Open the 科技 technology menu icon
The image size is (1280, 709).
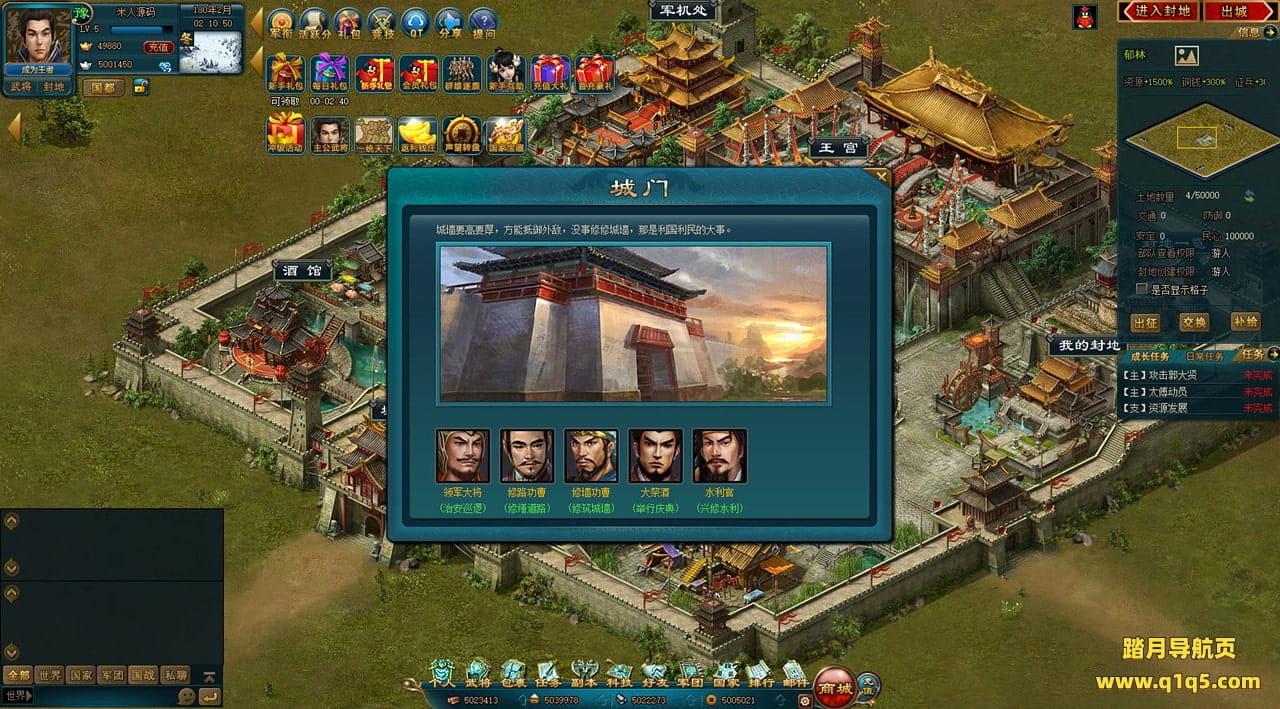click(x=619, y=674)
